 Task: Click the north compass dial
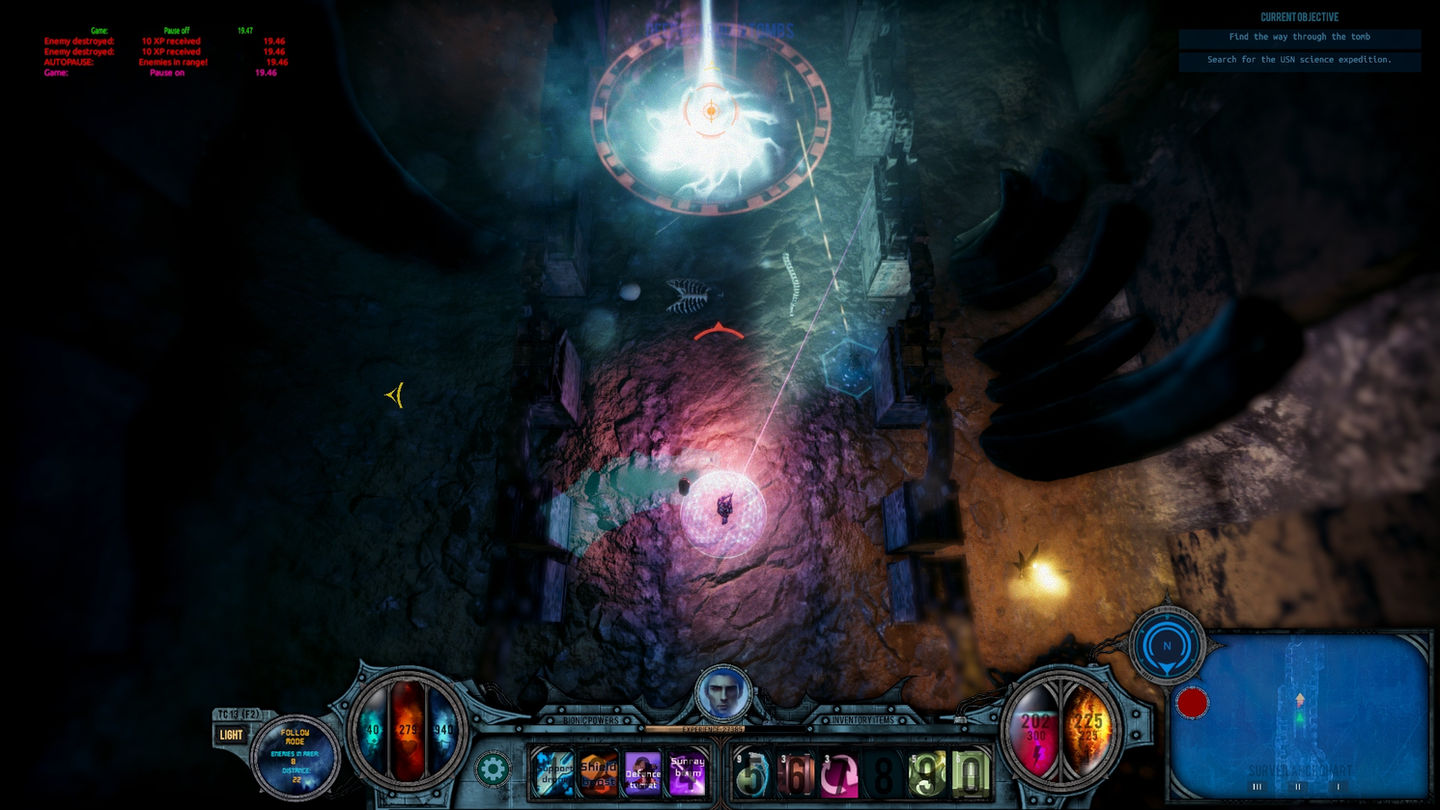1166,646
